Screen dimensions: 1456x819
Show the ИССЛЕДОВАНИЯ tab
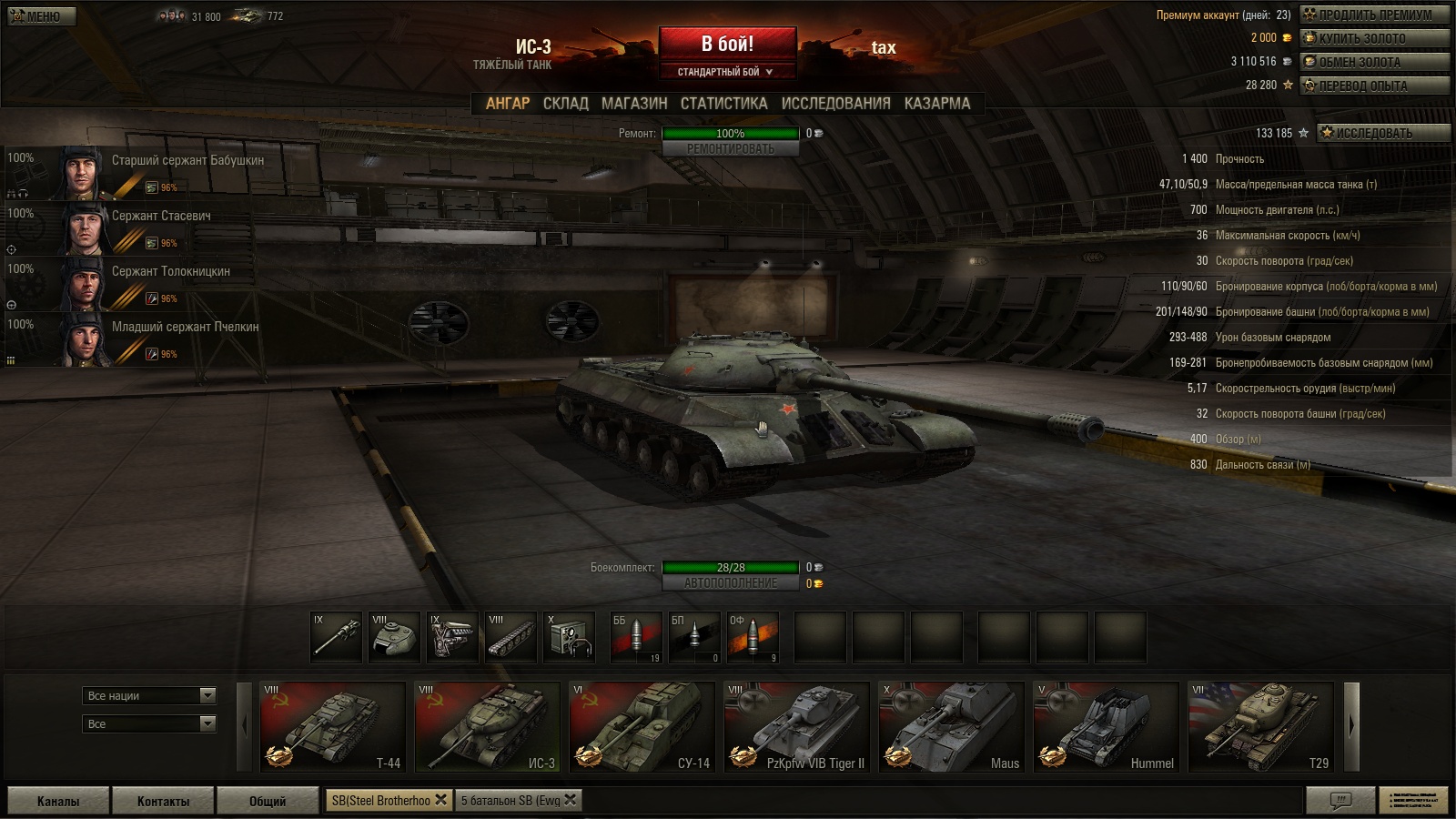(x=835, y=104)
